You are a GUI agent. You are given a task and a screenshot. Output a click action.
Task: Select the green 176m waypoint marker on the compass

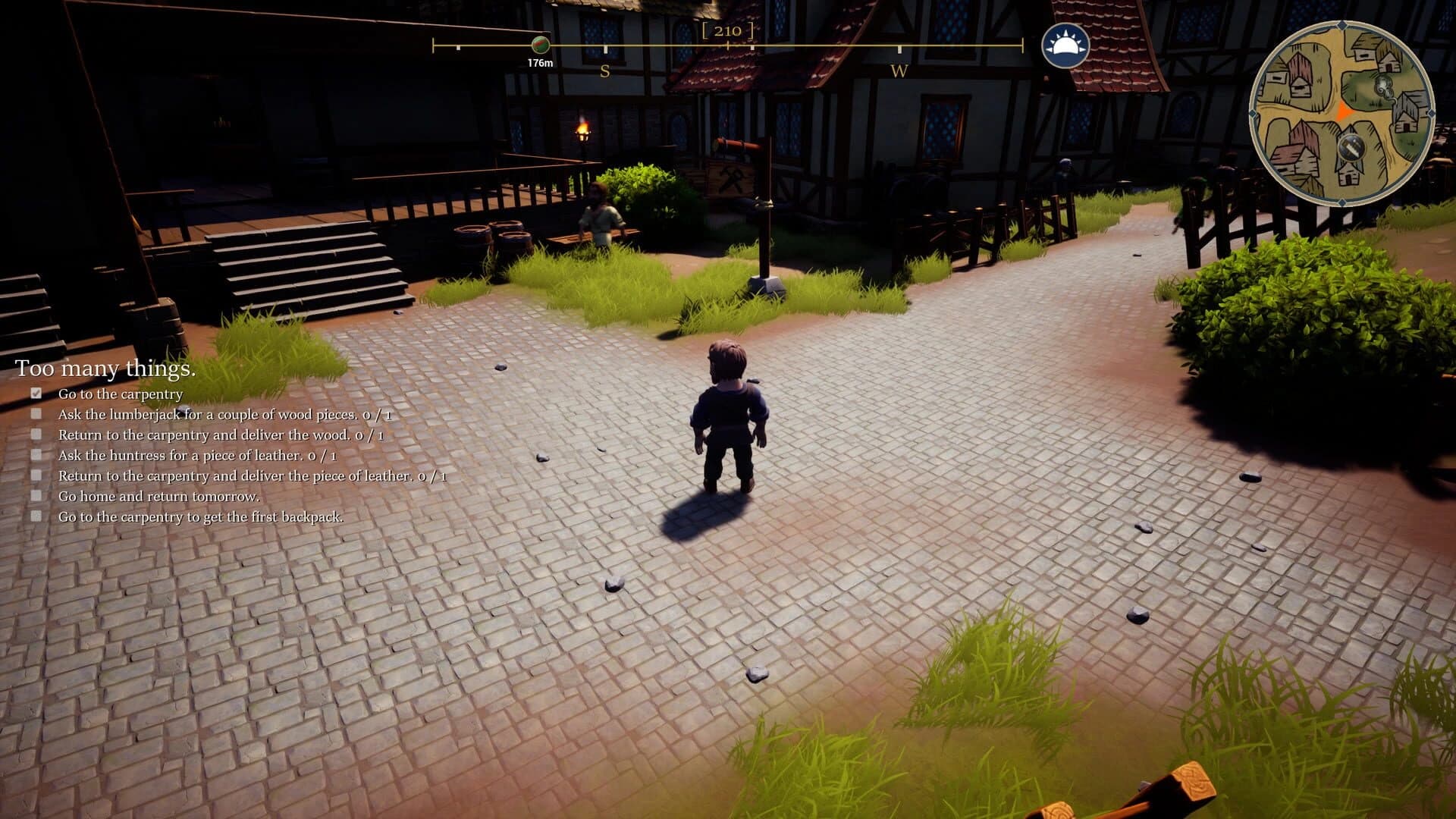tap(540, 45)
